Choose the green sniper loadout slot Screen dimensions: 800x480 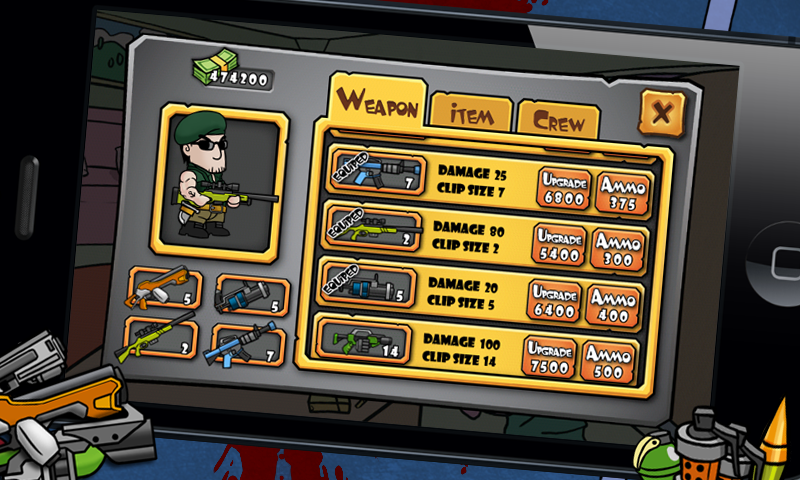click(x=160, y=339)
